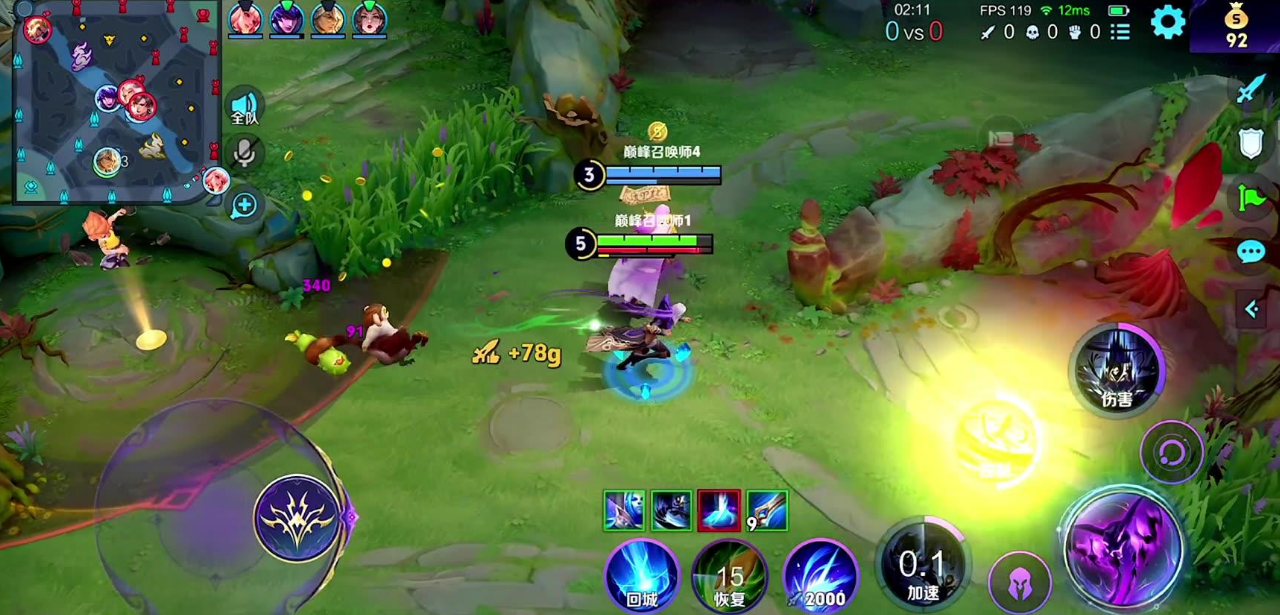Open the chat bubble quick messages
Viewport: 1280px width, 615px height.
[x=1251, y=251]
